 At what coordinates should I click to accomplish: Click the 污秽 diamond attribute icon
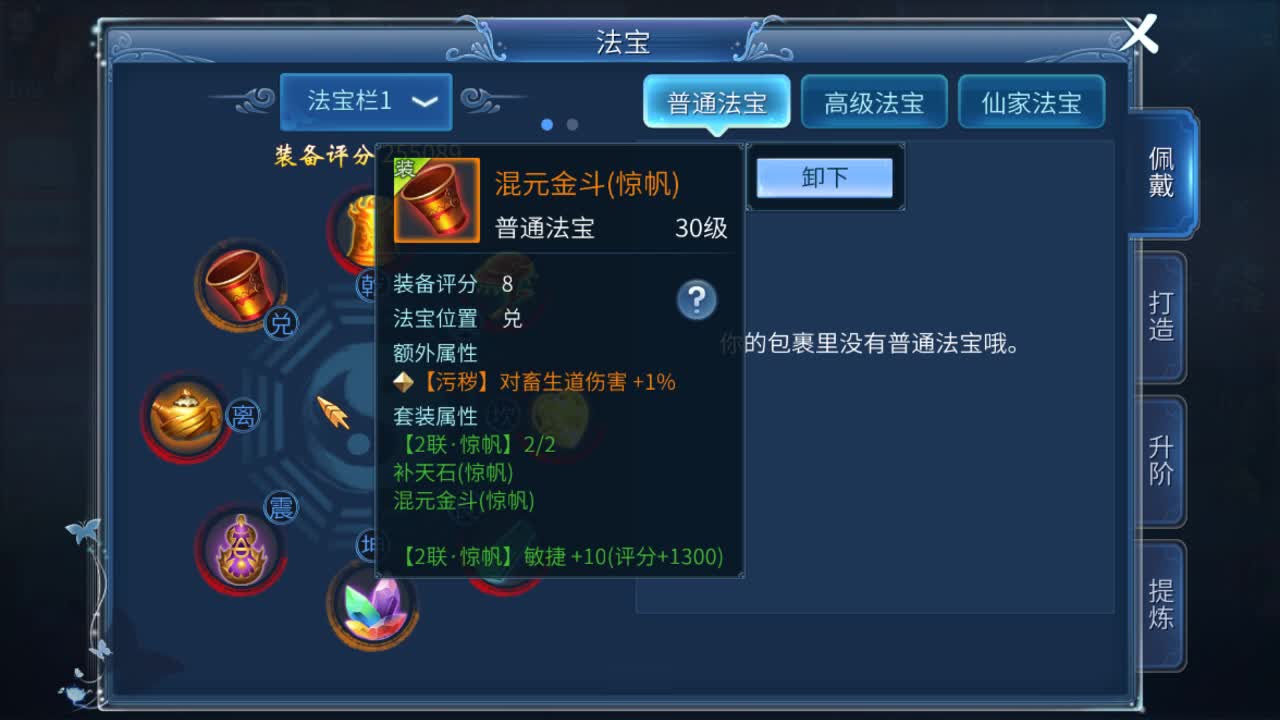pyautogui.click(x=406, y=381)
